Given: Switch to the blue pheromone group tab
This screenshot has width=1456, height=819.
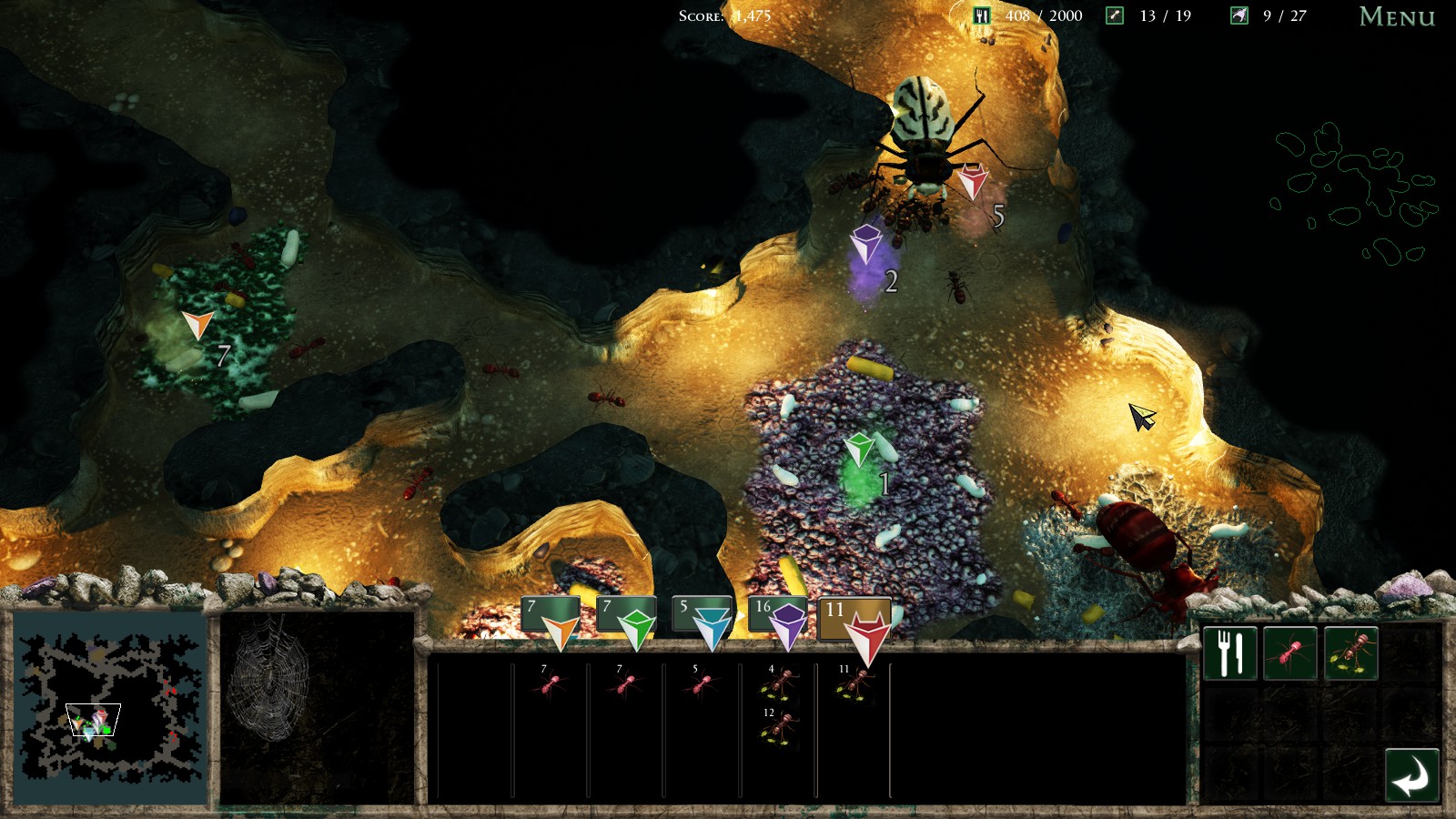Looking at the screenshot, I should [703, 619].
